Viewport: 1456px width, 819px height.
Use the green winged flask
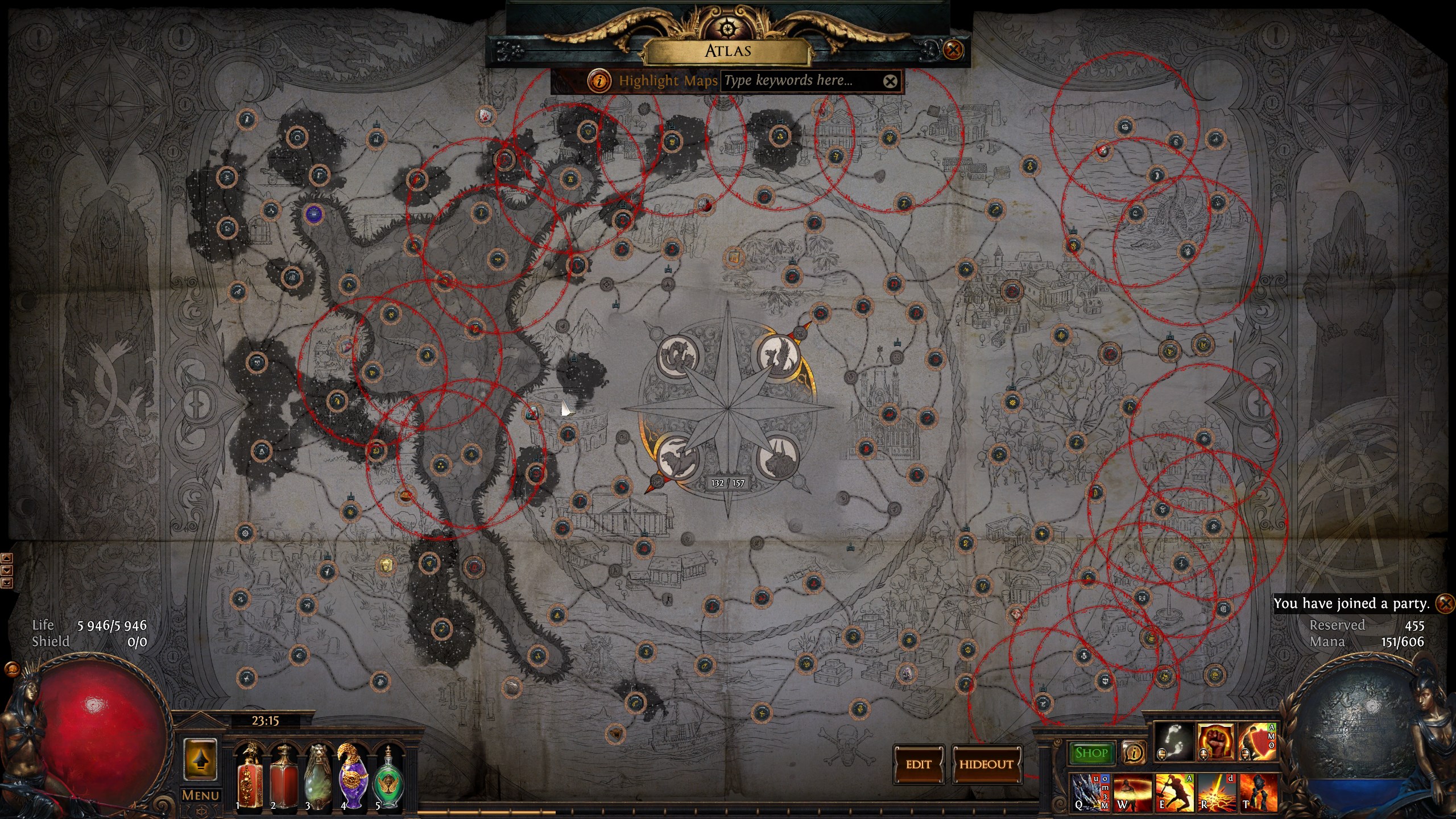click(x=388, y=778)
